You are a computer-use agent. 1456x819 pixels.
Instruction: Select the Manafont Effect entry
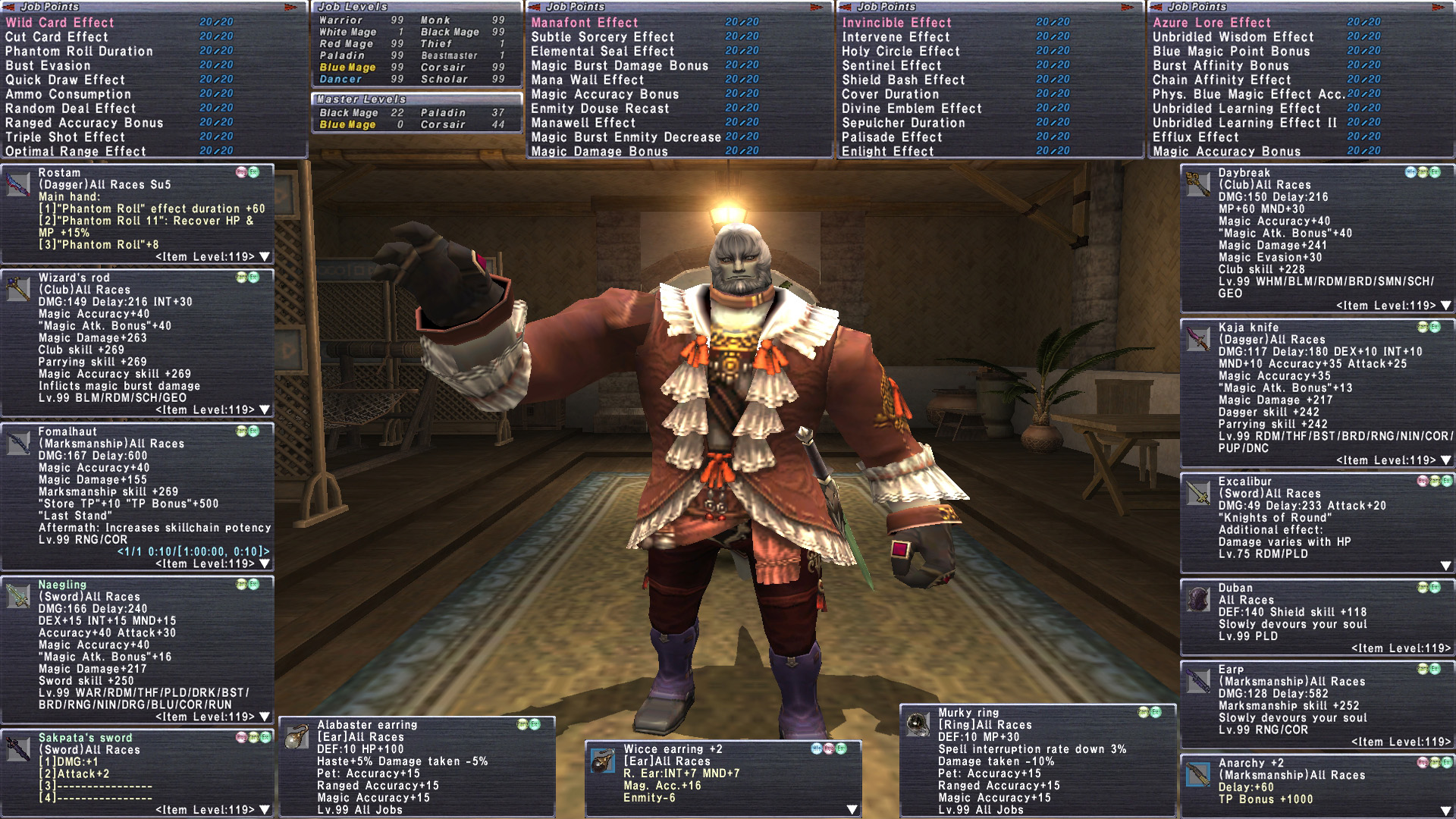click(585, 23)
